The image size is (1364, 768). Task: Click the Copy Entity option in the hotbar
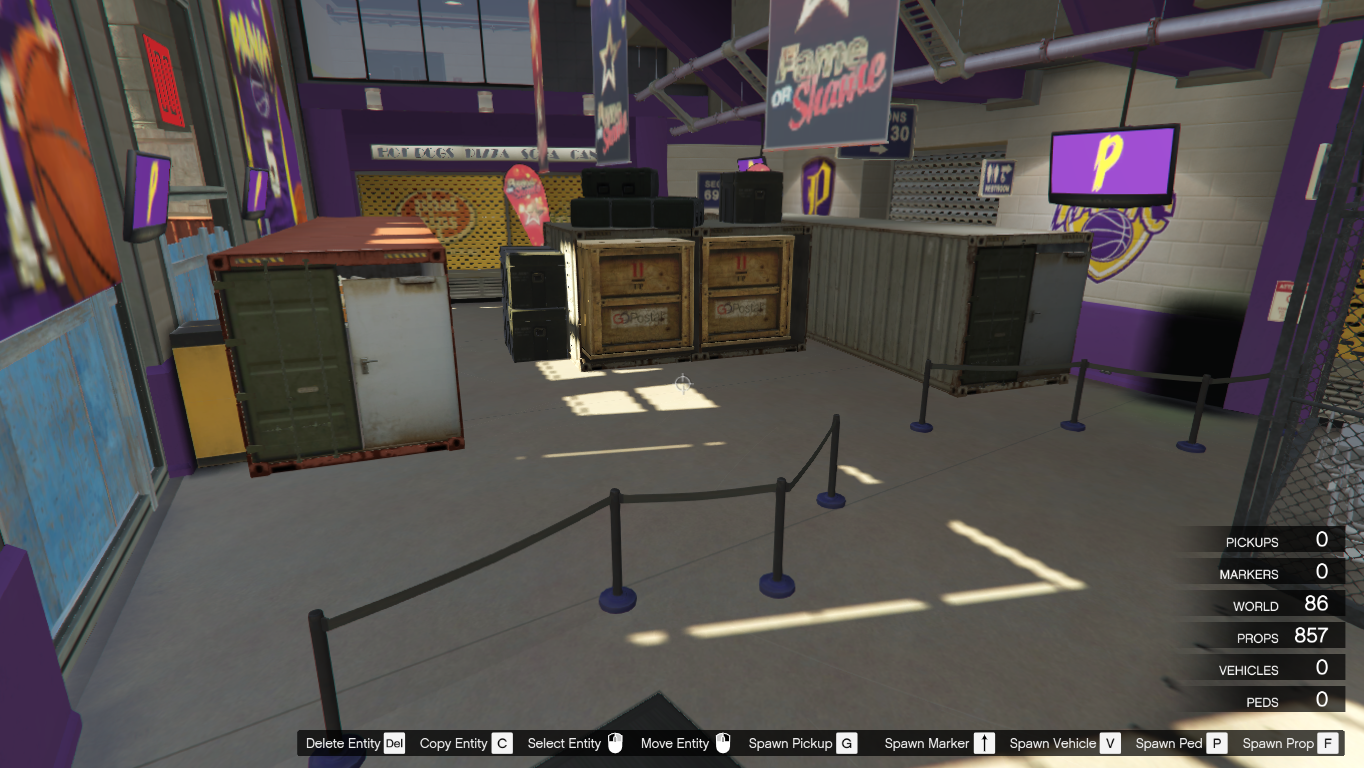coord(455,743)
